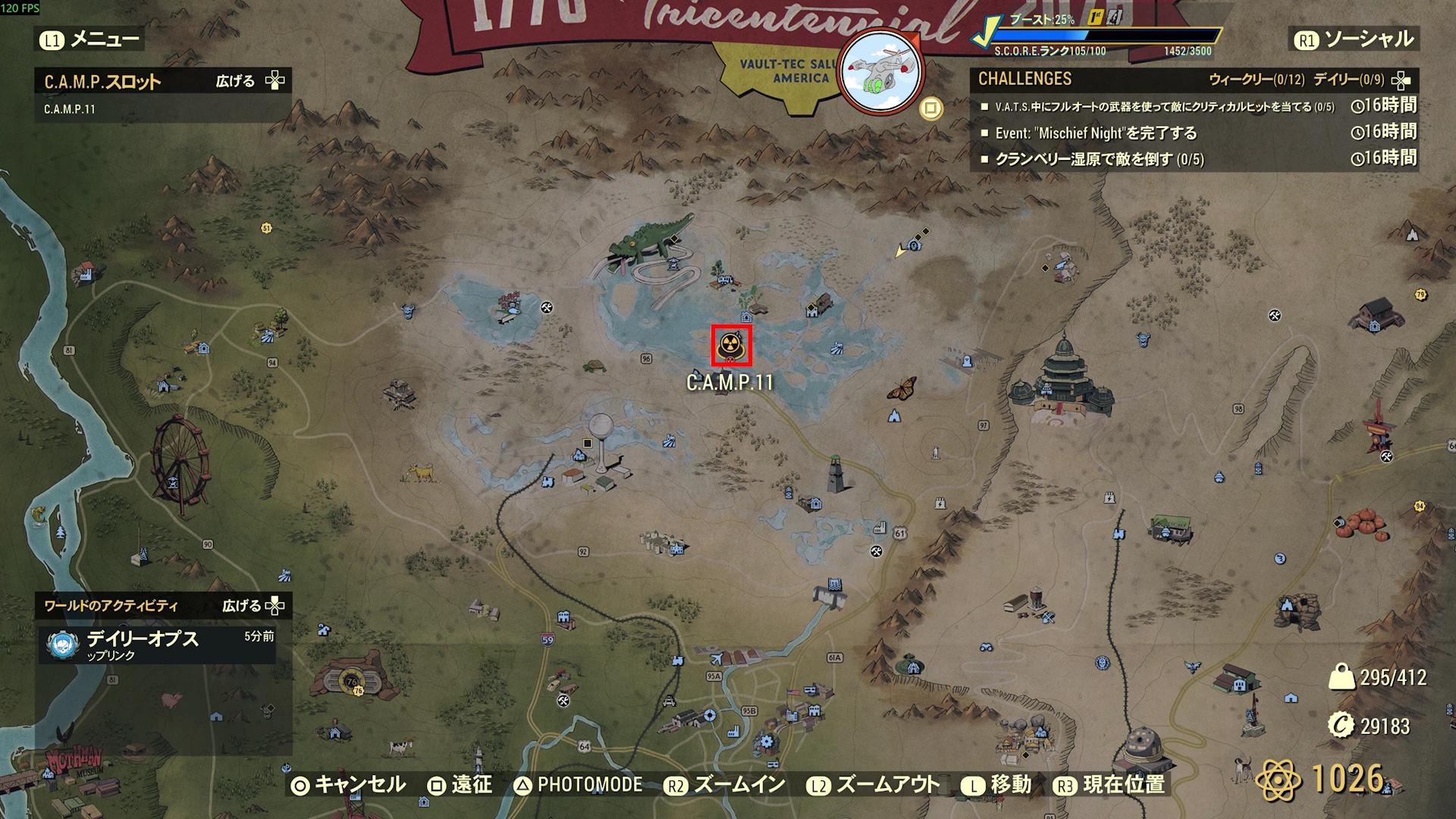Switch to the デイリー challenges tab

click(1348, 80)
